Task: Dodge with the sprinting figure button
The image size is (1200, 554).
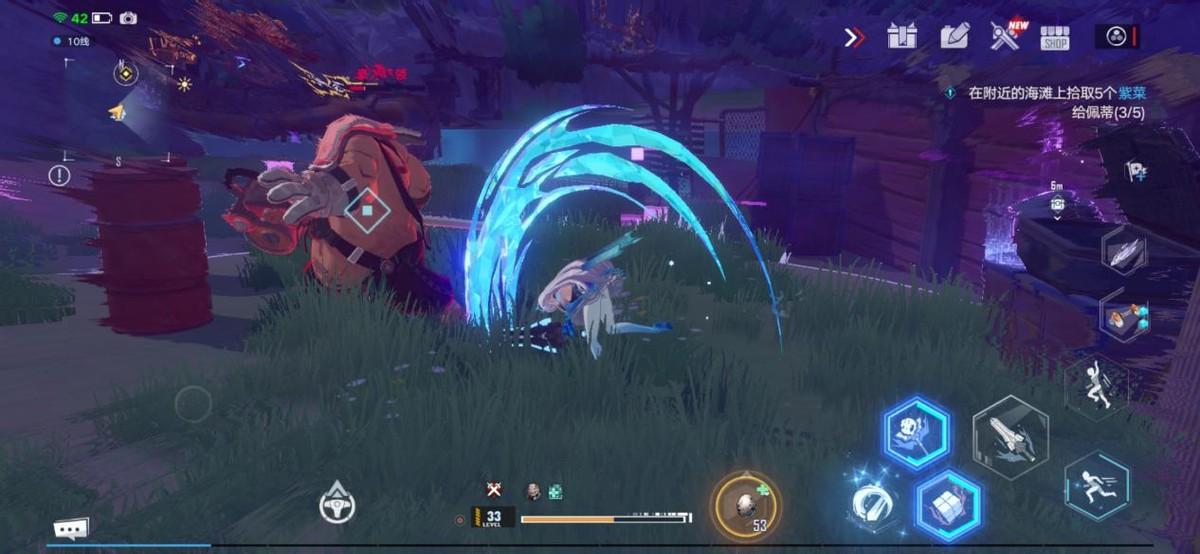Action: [x=1096, y=485]
